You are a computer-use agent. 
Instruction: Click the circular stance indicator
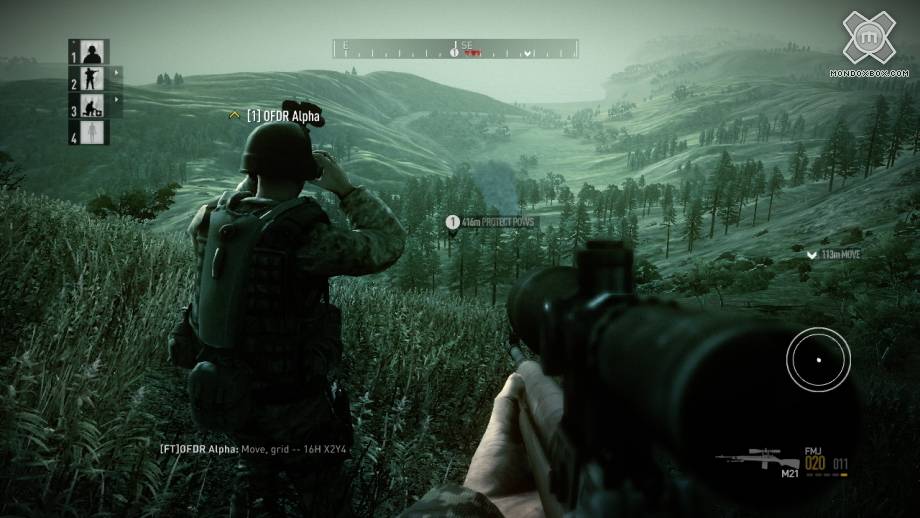pos(818,359)
